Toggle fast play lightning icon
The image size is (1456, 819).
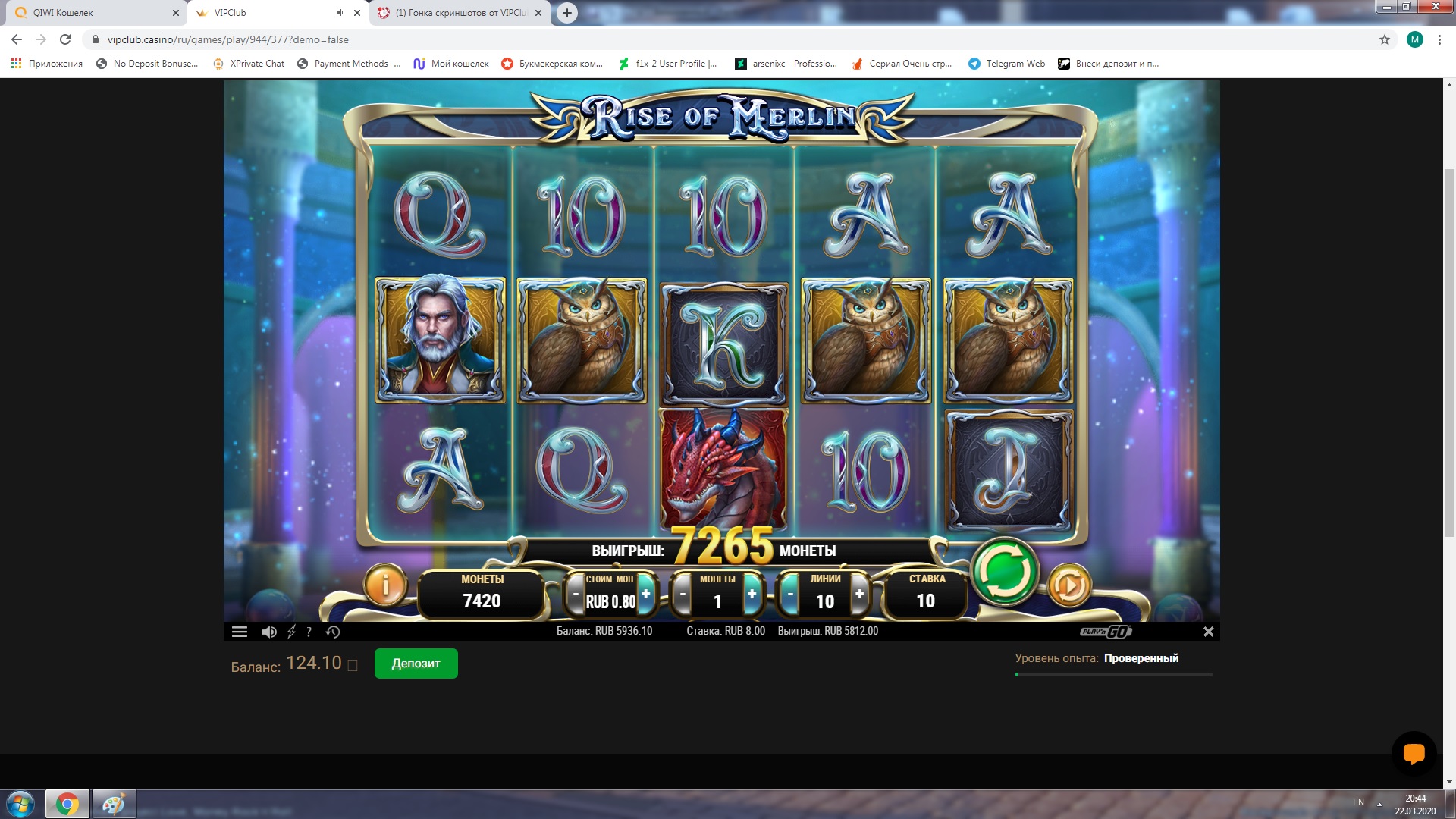[x=291, y=632]
